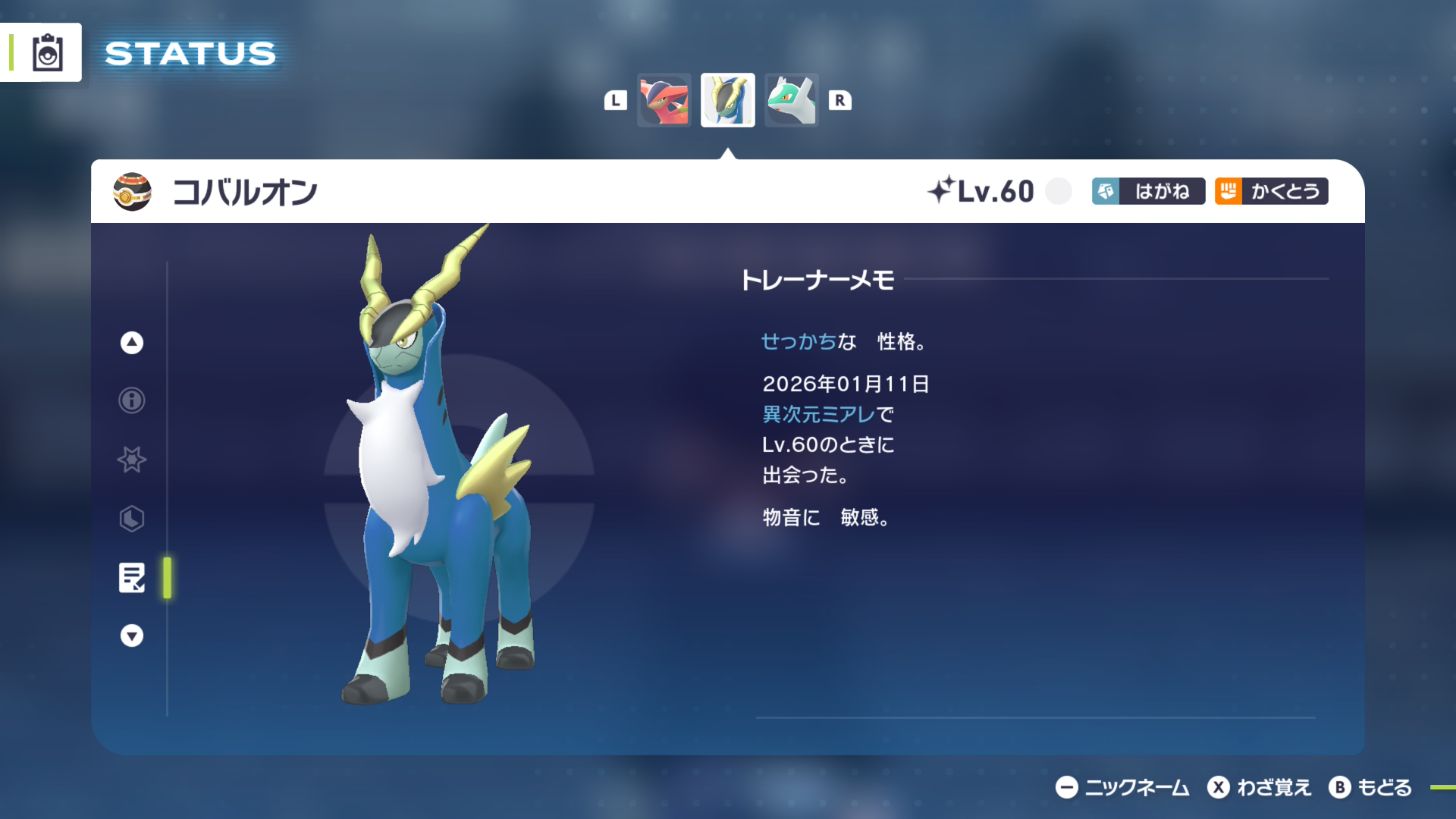Image resolution: width=1456 pixels, height=819 pixels.
Task: Click the STATUS clipboard icon
Action: click(47, 53)
